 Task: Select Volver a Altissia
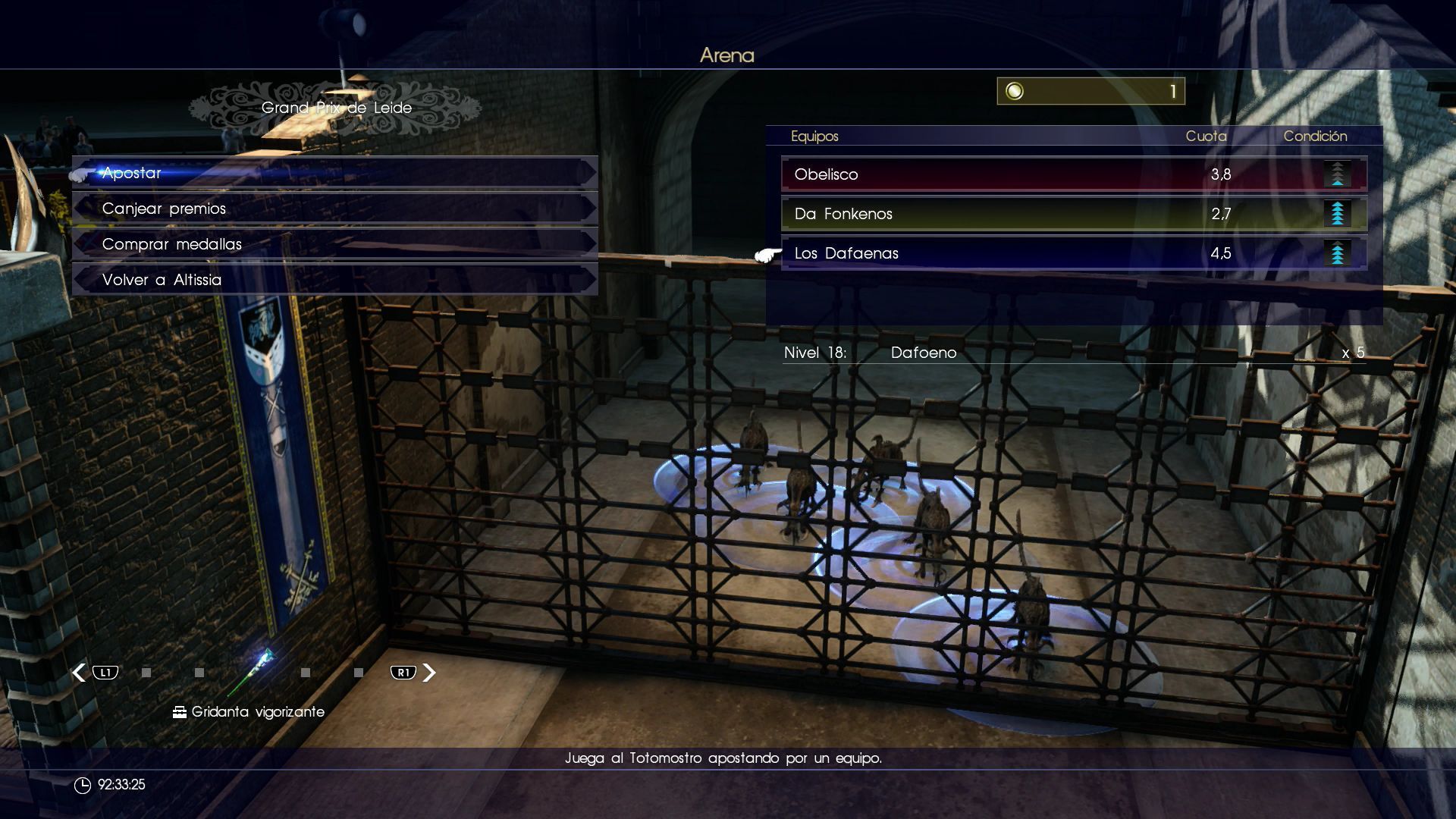334,280
